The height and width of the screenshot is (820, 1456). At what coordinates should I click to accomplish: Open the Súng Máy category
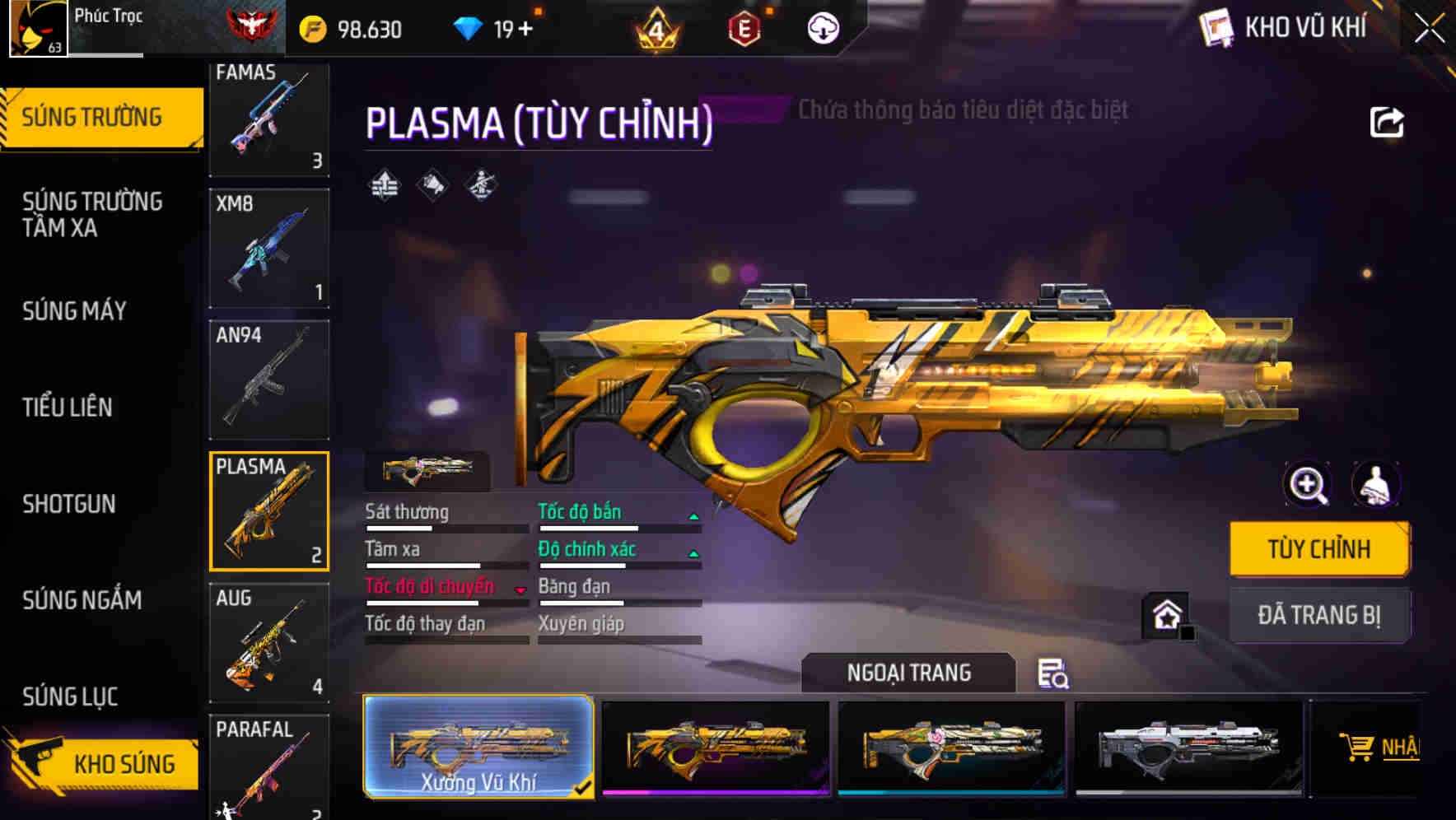[x=75, y=311]
